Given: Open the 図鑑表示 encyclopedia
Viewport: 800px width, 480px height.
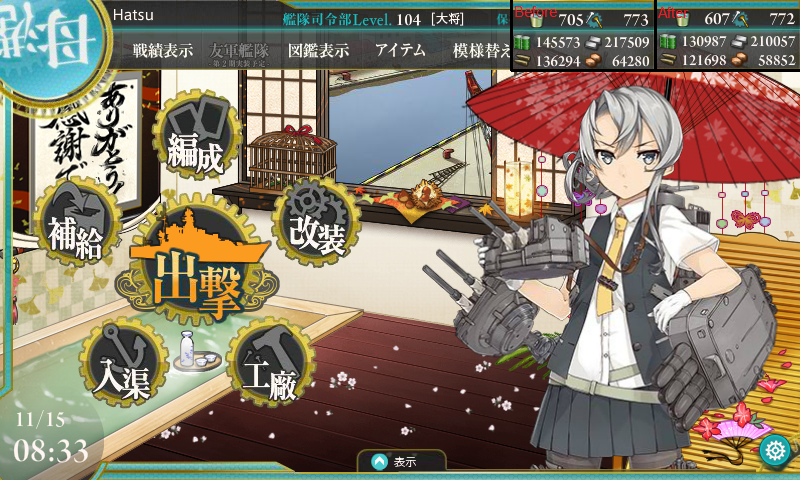Looking at the screenshot, I should point(317,51).
